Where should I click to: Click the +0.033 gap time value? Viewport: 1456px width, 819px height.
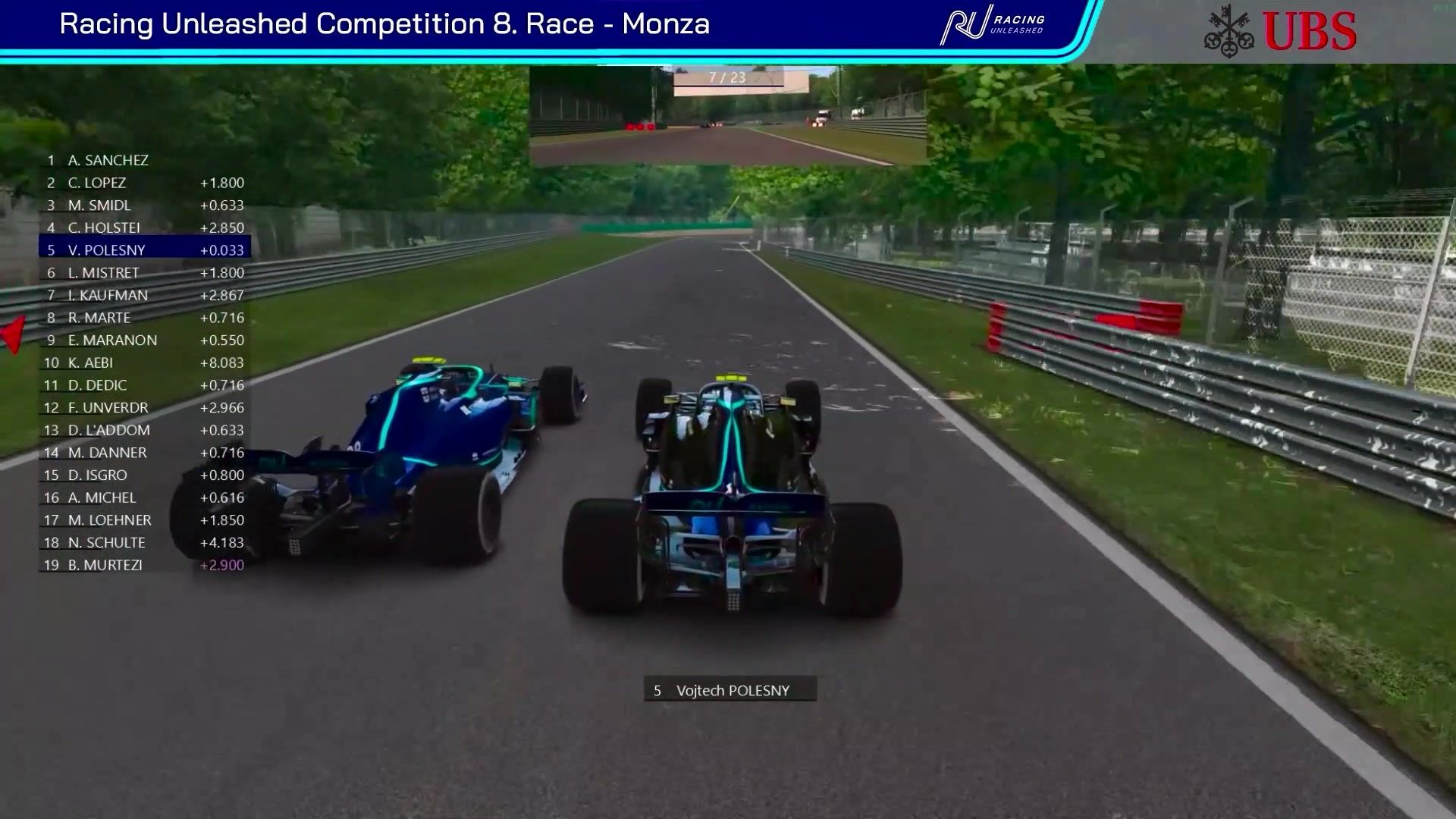point(222,249)
